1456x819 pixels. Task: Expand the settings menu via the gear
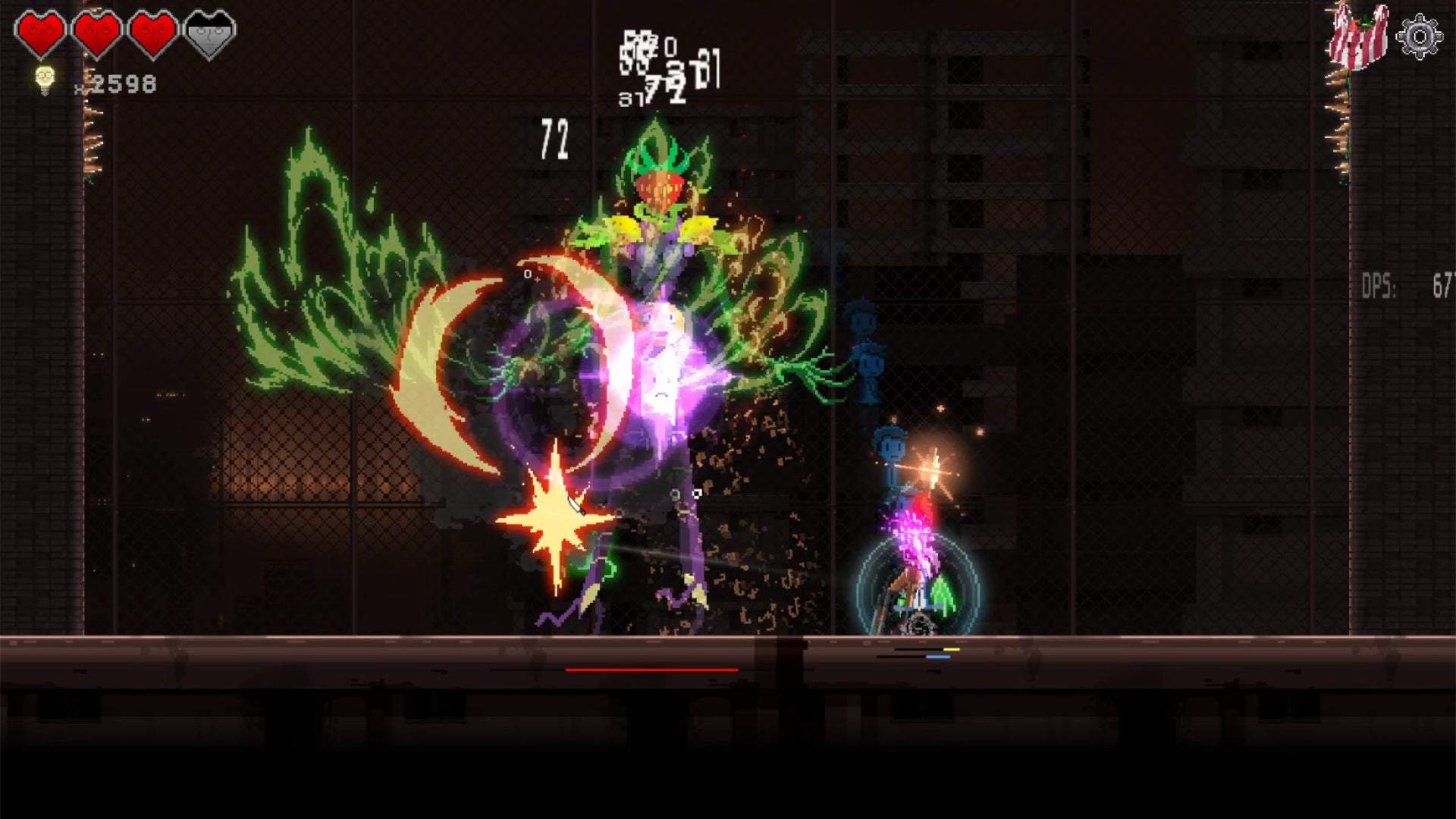(x=1421, y=34)
